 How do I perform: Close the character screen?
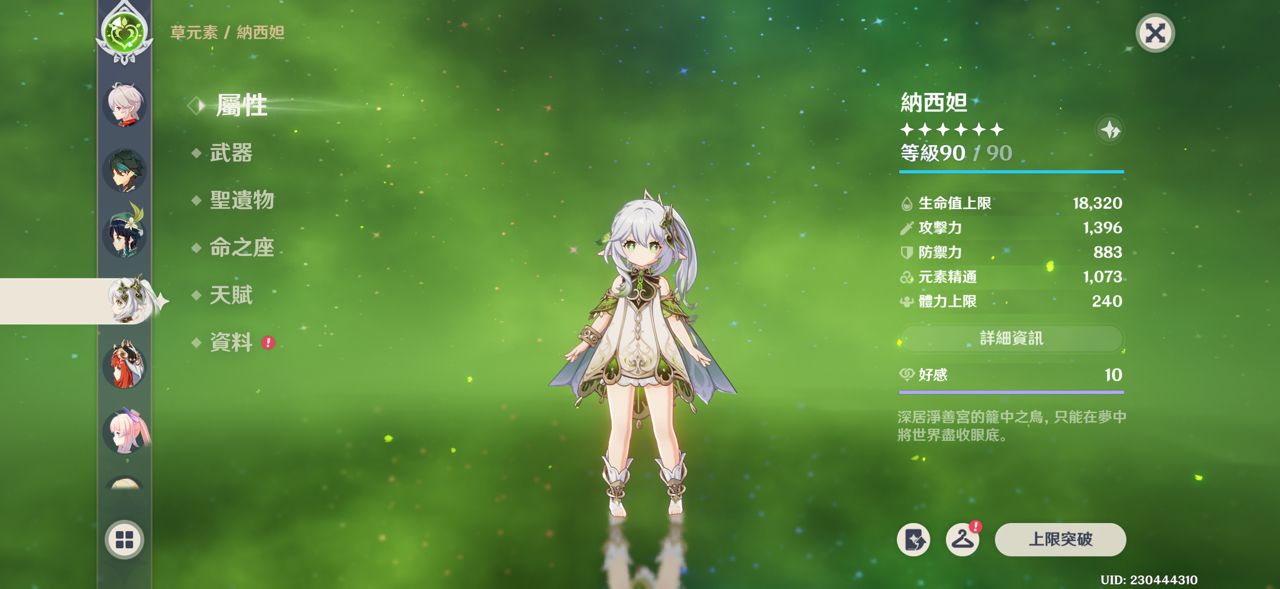click(x=1155, y=33)
